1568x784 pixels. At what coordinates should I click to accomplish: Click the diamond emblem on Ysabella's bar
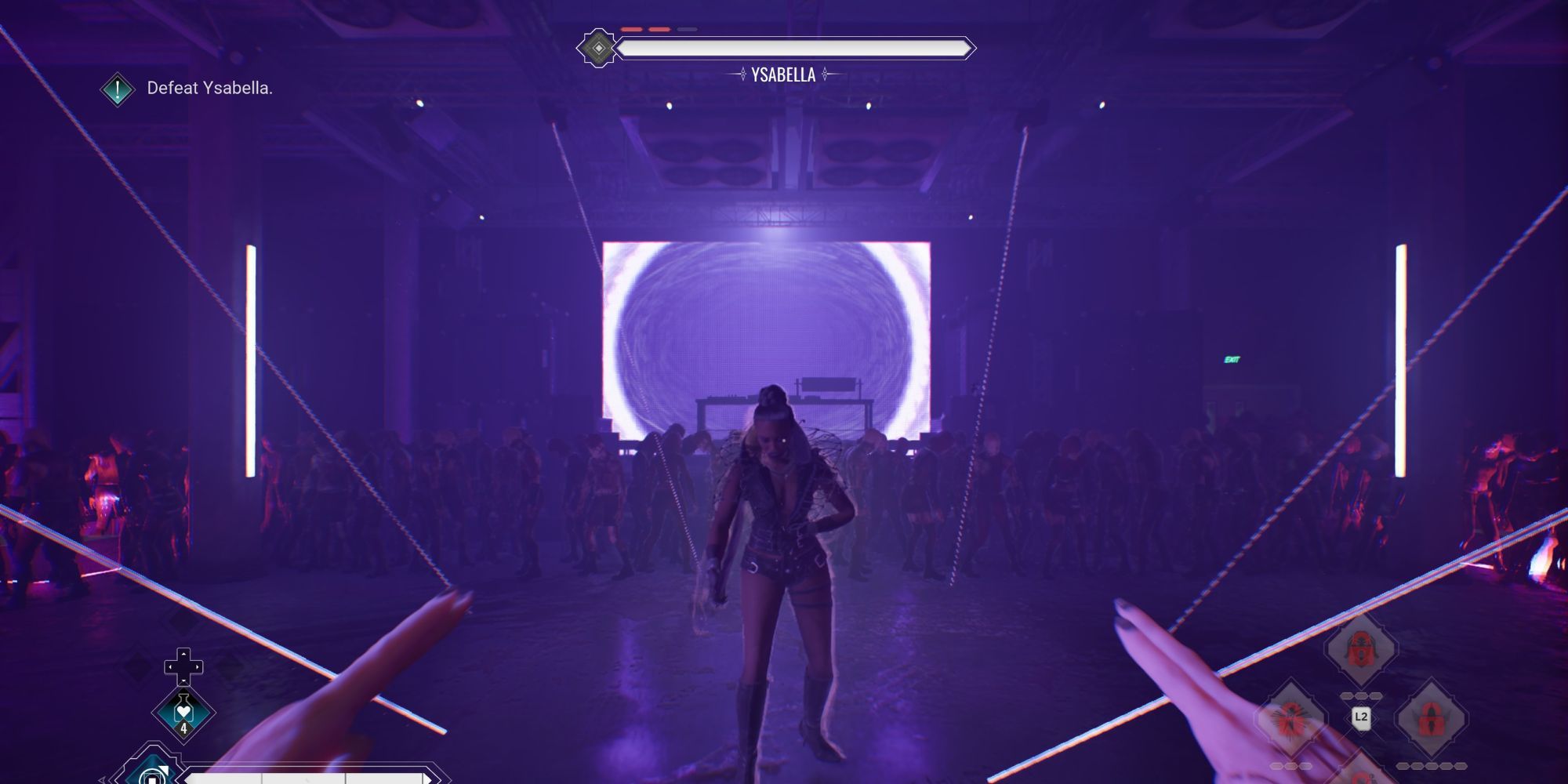click(598, 48)
